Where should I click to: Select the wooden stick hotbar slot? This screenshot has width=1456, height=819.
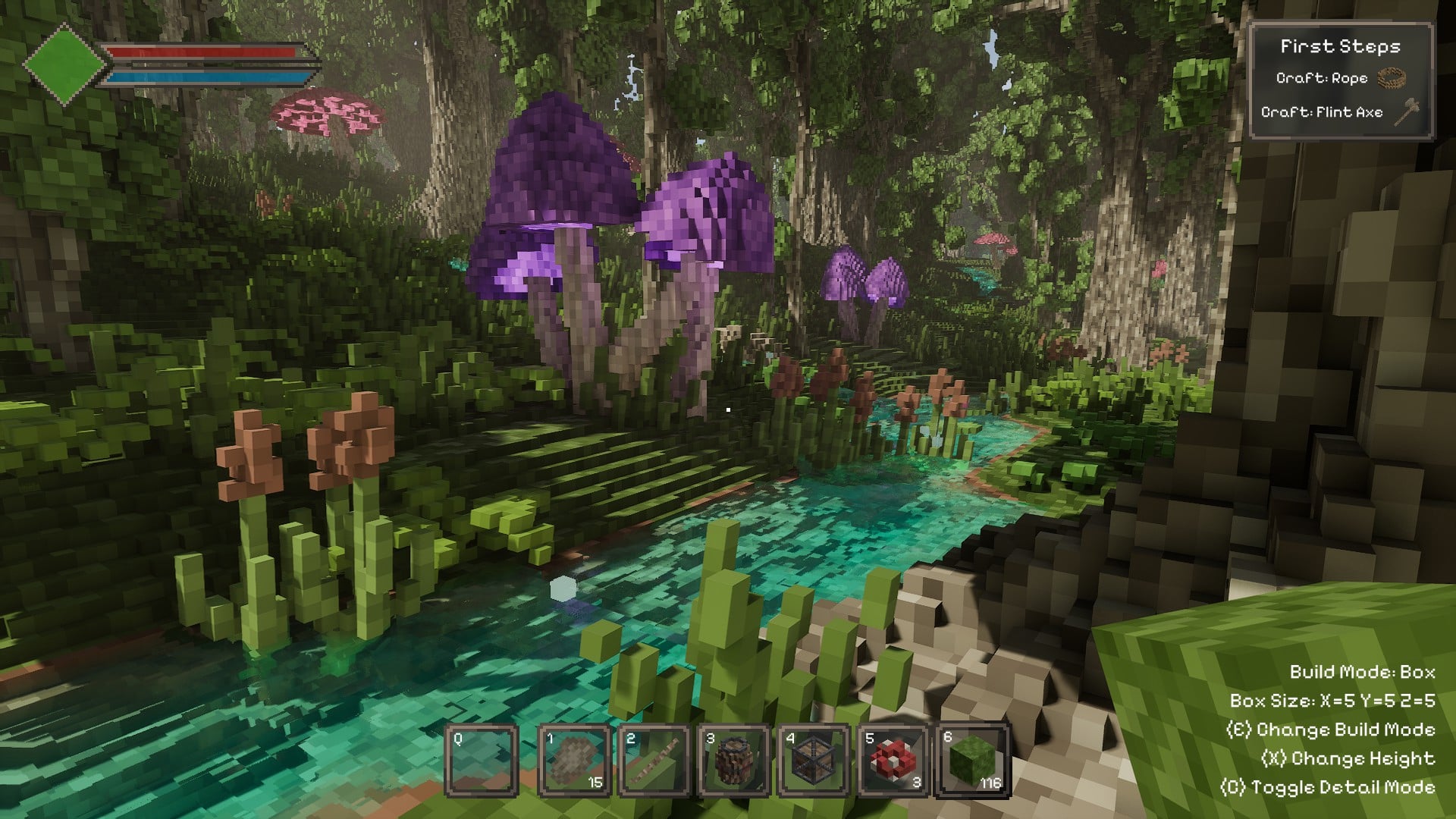pyautogui.click(x=654, y=761)
